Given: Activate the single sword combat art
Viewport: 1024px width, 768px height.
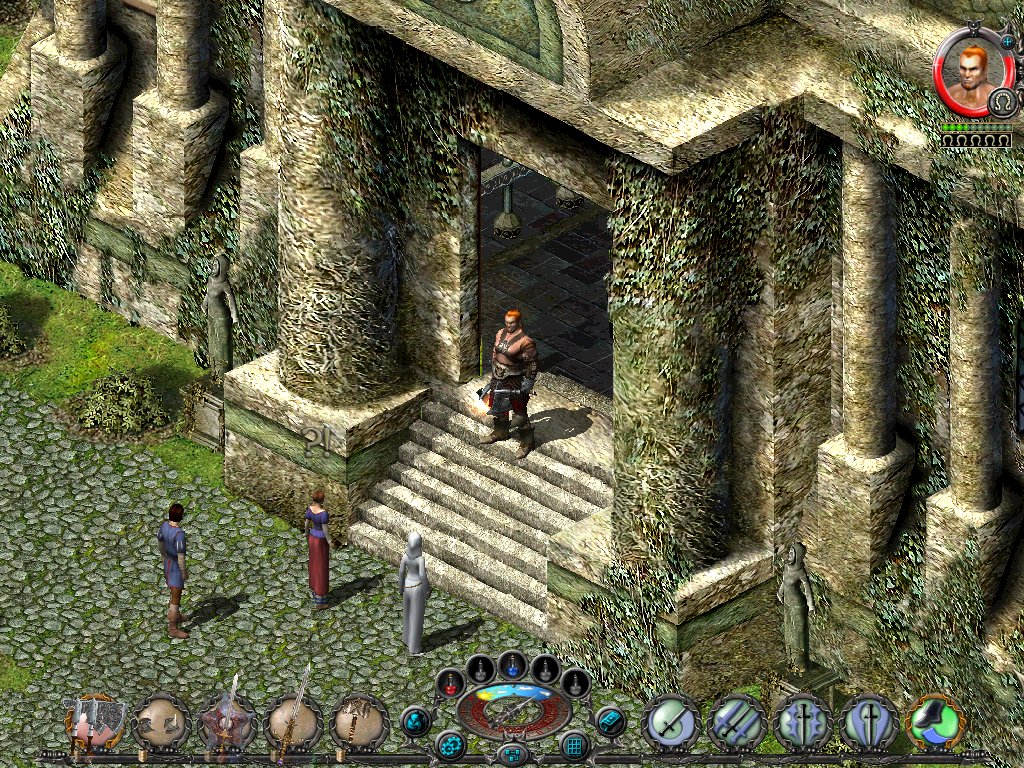Looking at the screenshot, I should pyautogui.click(x=671, y=722).
